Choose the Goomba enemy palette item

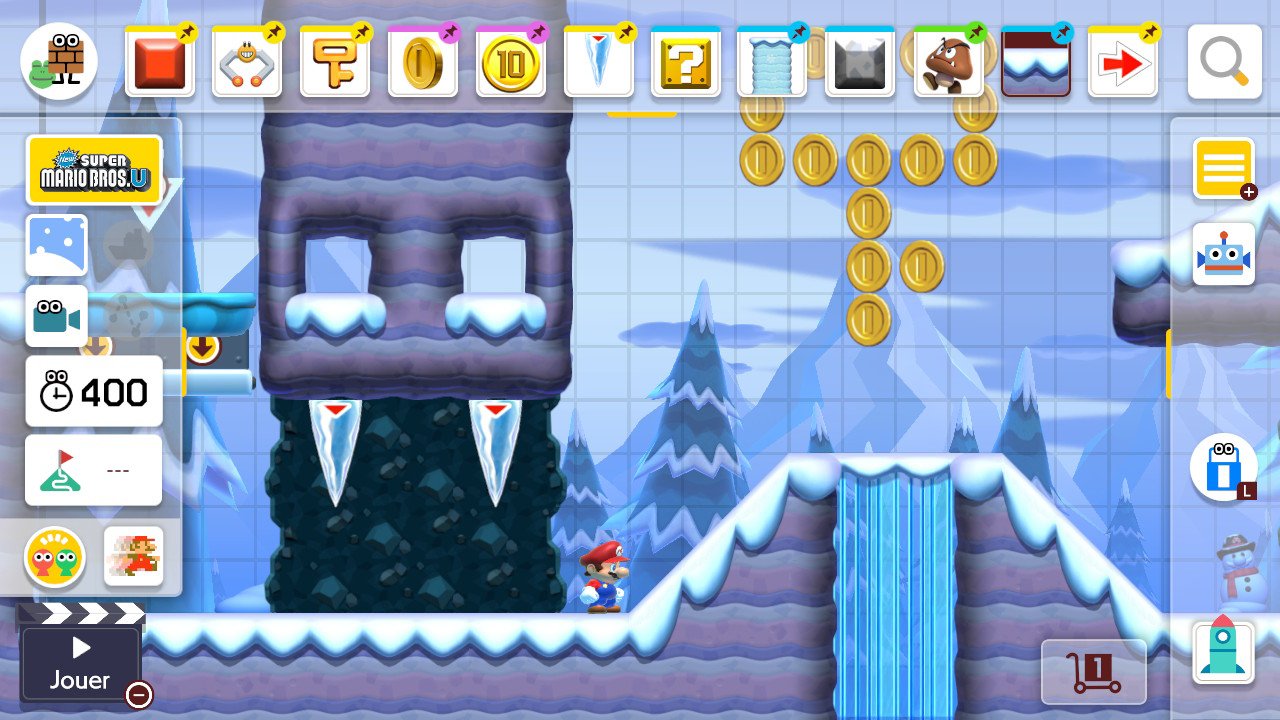tap(948, 62)
